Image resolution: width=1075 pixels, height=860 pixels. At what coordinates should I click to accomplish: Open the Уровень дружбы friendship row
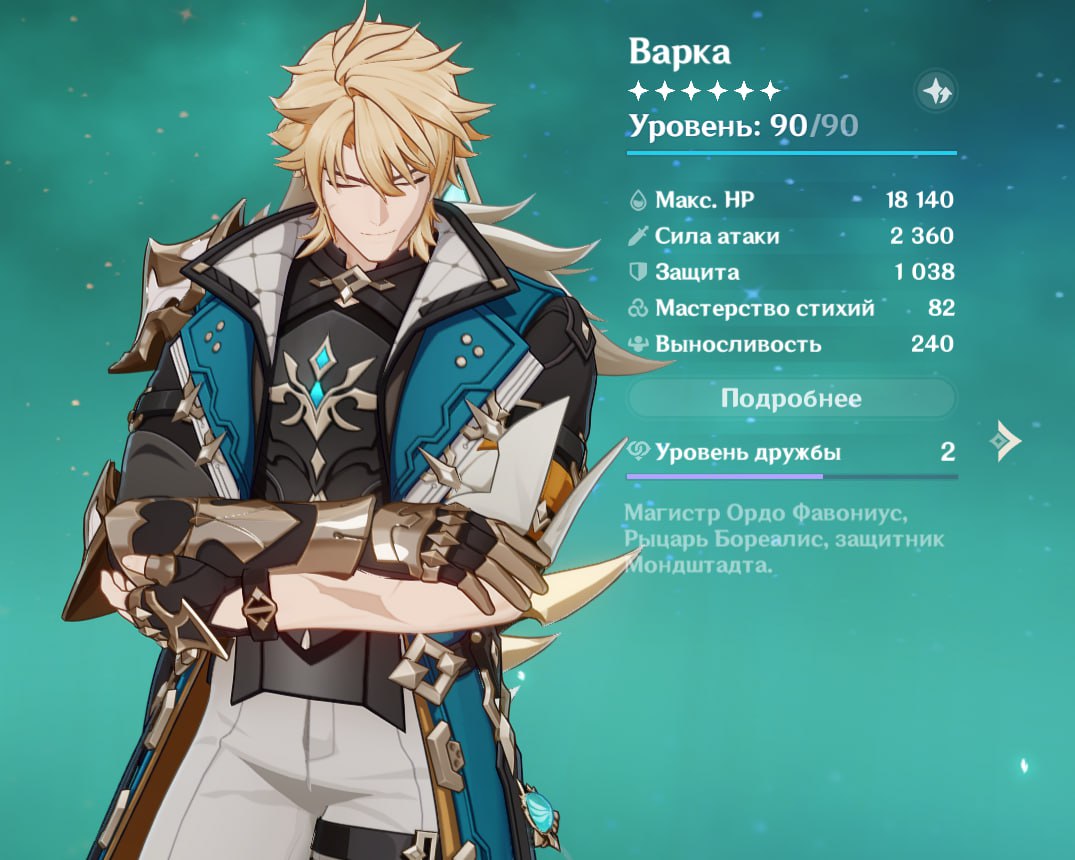click(790, 453)
